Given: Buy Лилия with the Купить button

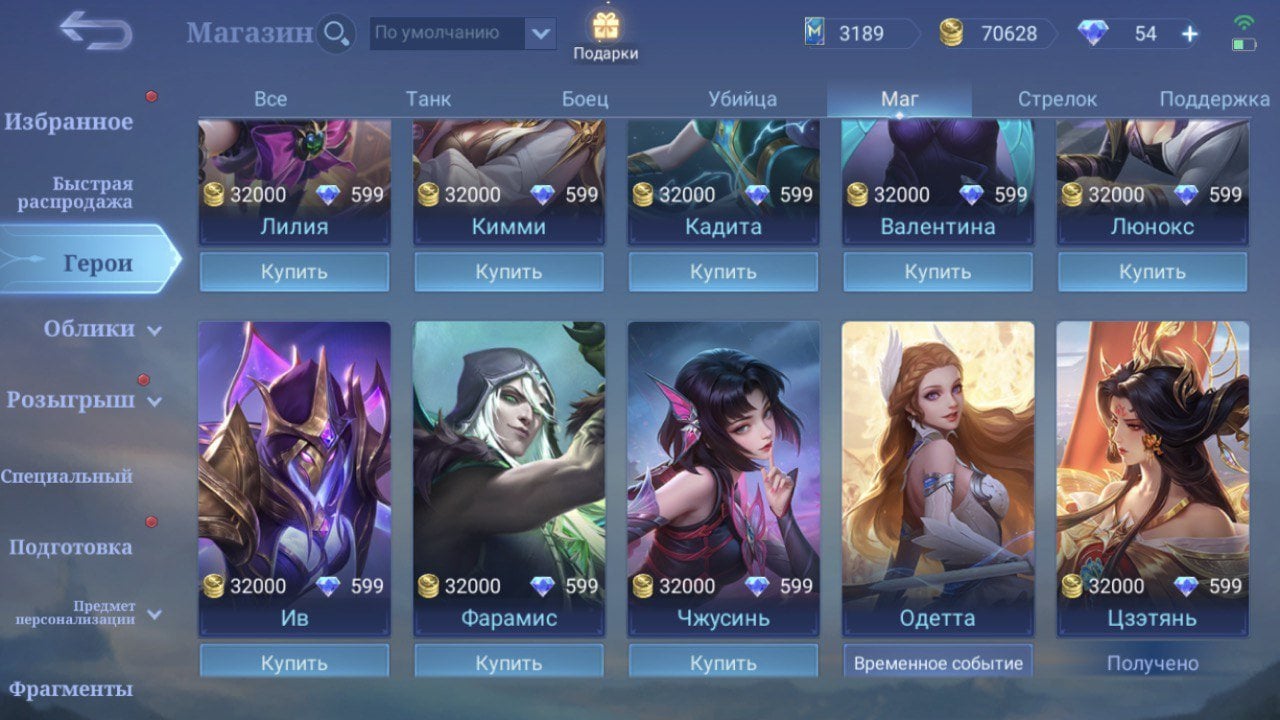Looking at the screenshot, I should point(294,271).
